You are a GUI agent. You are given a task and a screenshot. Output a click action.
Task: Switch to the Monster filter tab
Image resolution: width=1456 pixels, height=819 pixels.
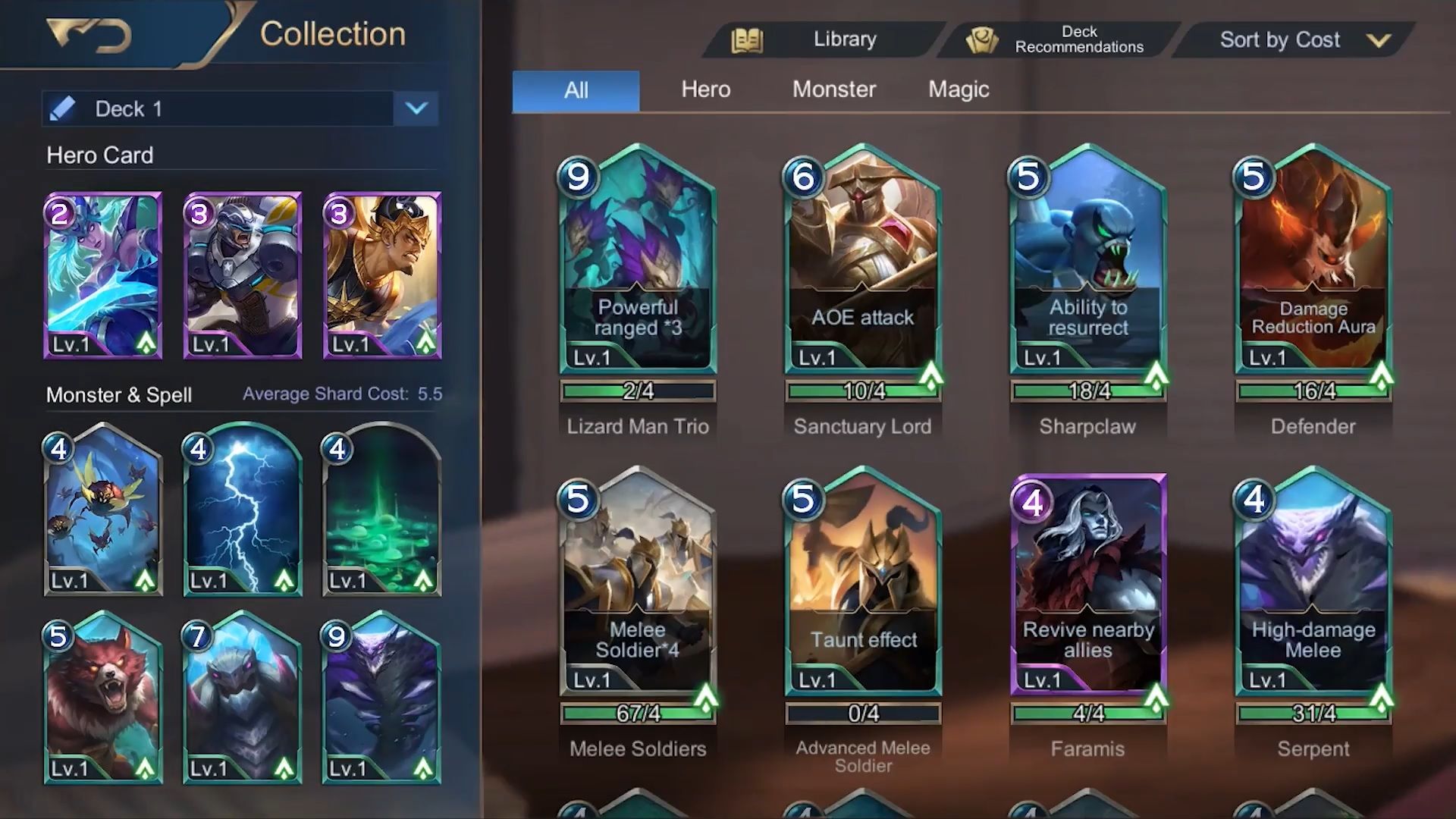[x=834, y=89]
